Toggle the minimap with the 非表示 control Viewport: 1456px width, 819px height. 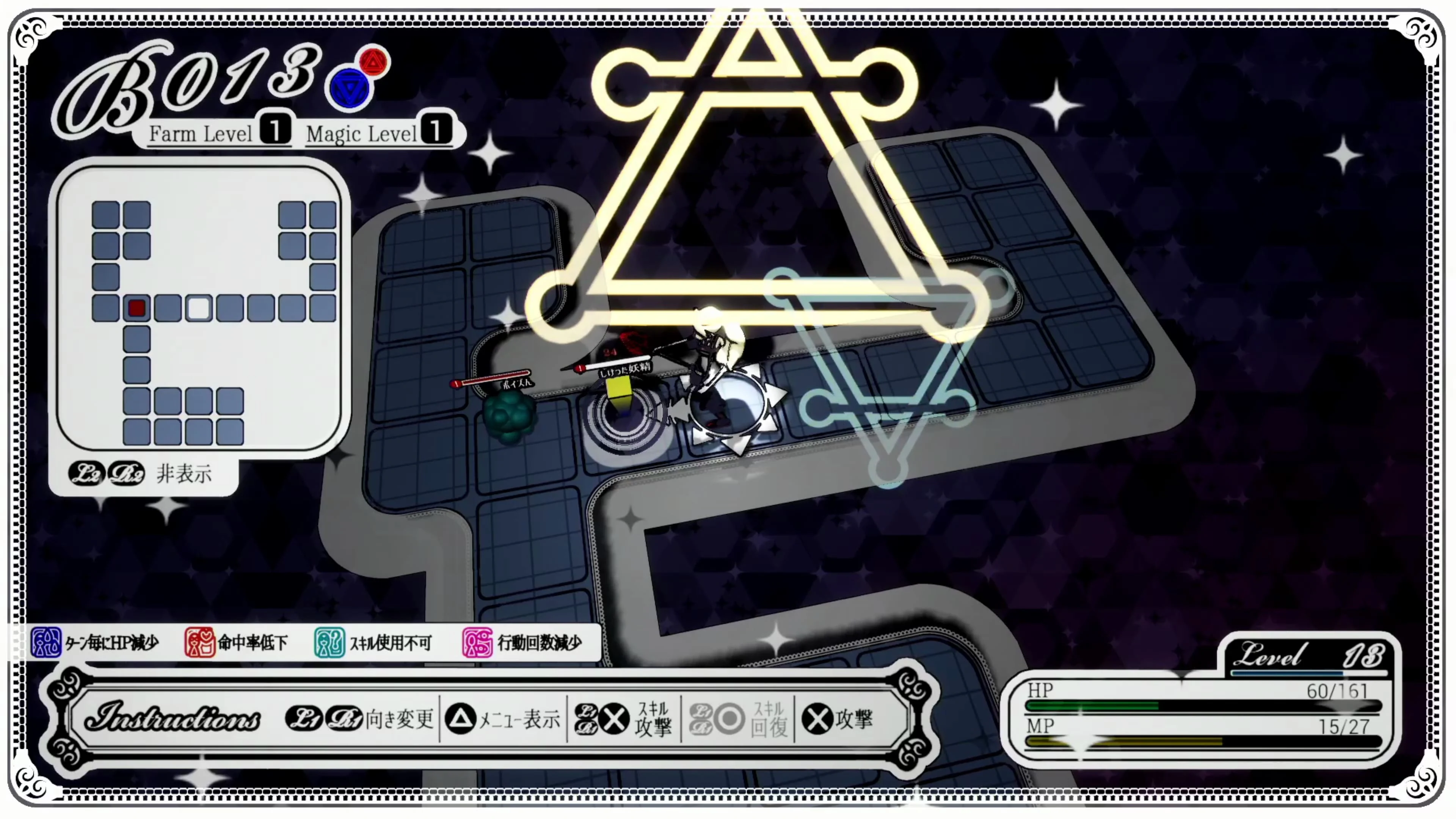tap(187, 474)
